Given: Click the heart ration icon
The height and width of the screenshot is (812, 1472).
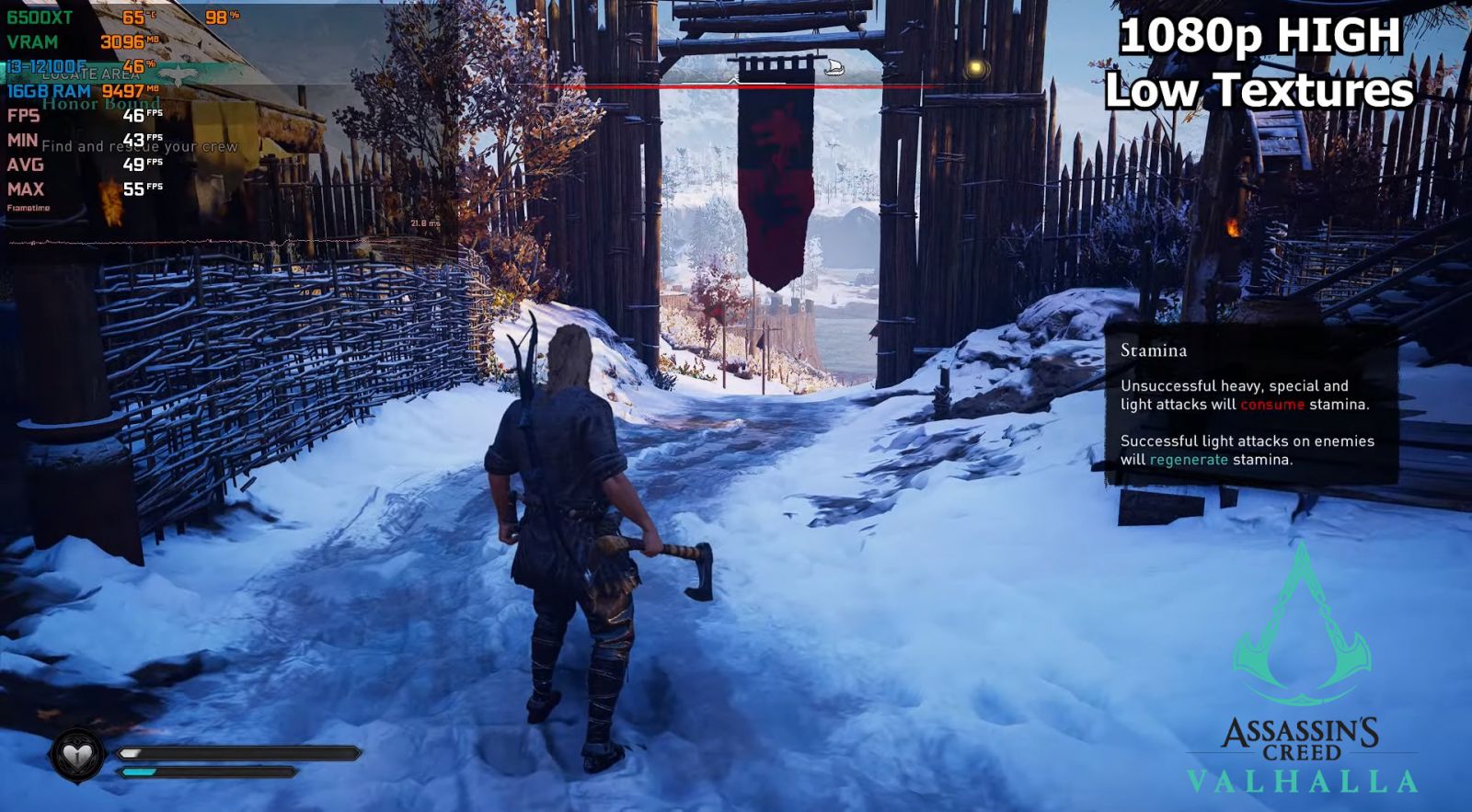Looking at the screenshot, I should click(77, 755).
